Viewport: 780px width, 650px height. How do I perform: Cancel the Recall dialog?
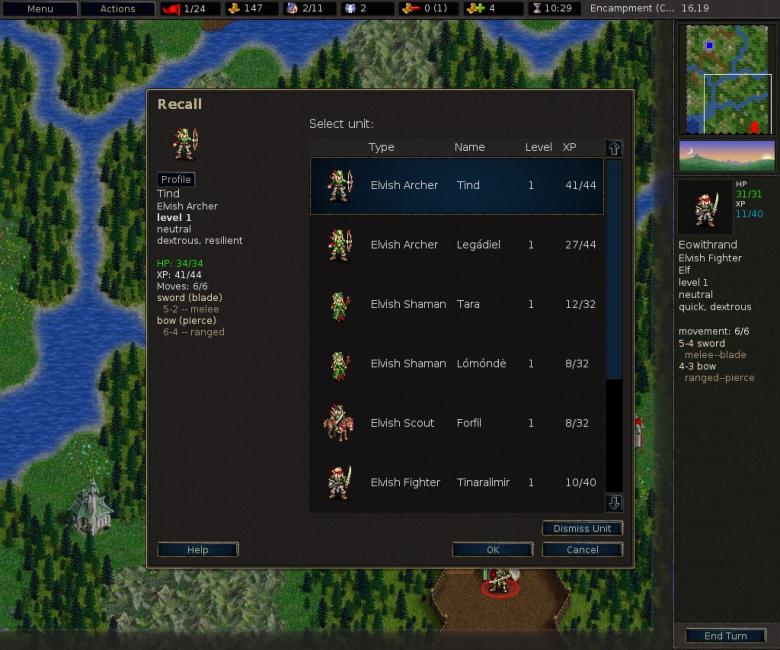coord(582,550)
